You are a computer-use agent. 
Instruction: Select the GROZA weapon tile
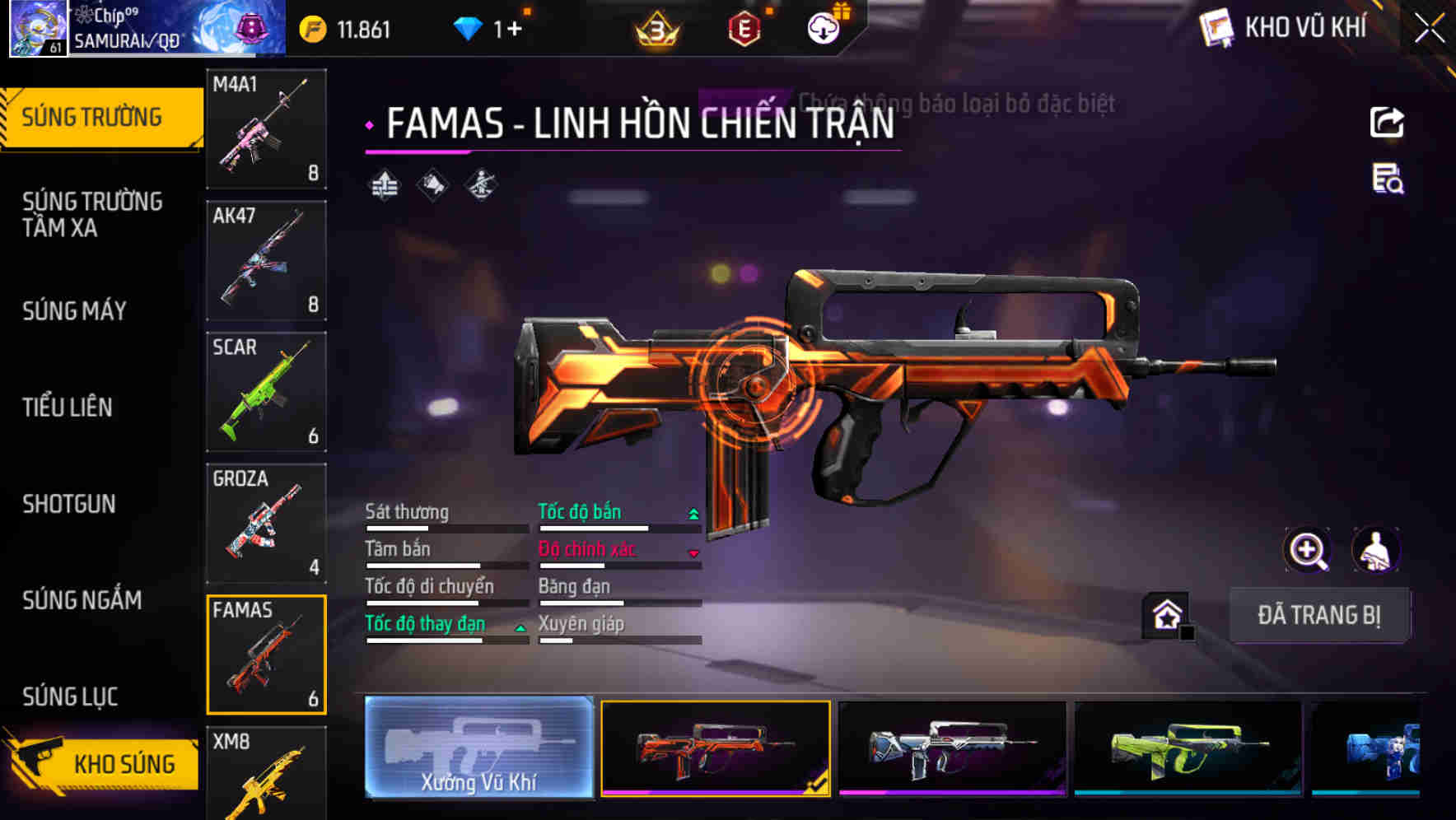point(266,524)
